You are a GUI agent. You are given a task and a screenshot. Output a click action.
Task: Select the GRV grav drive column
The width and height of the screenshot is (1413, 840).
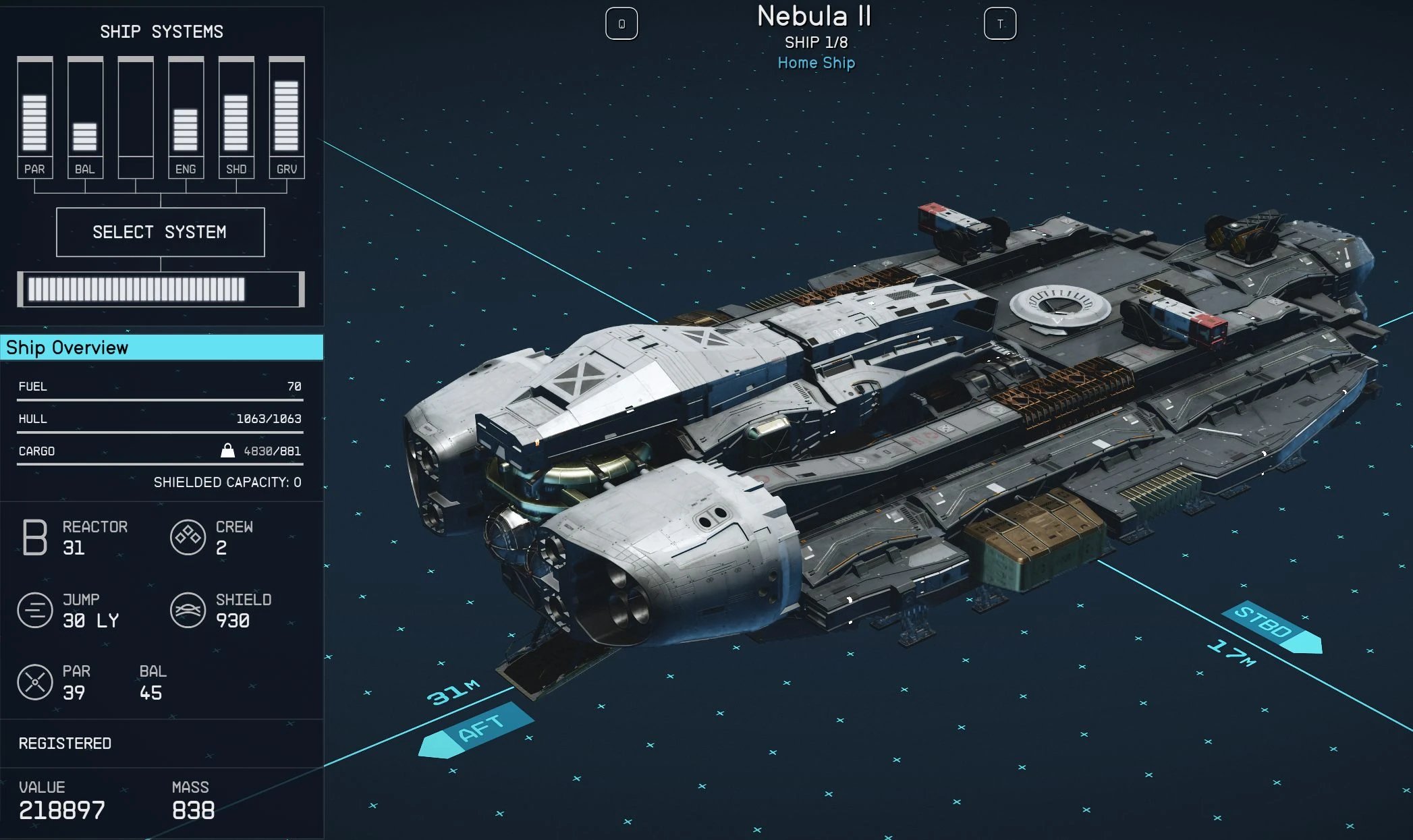pyautogui.click(x=286, y=118)
